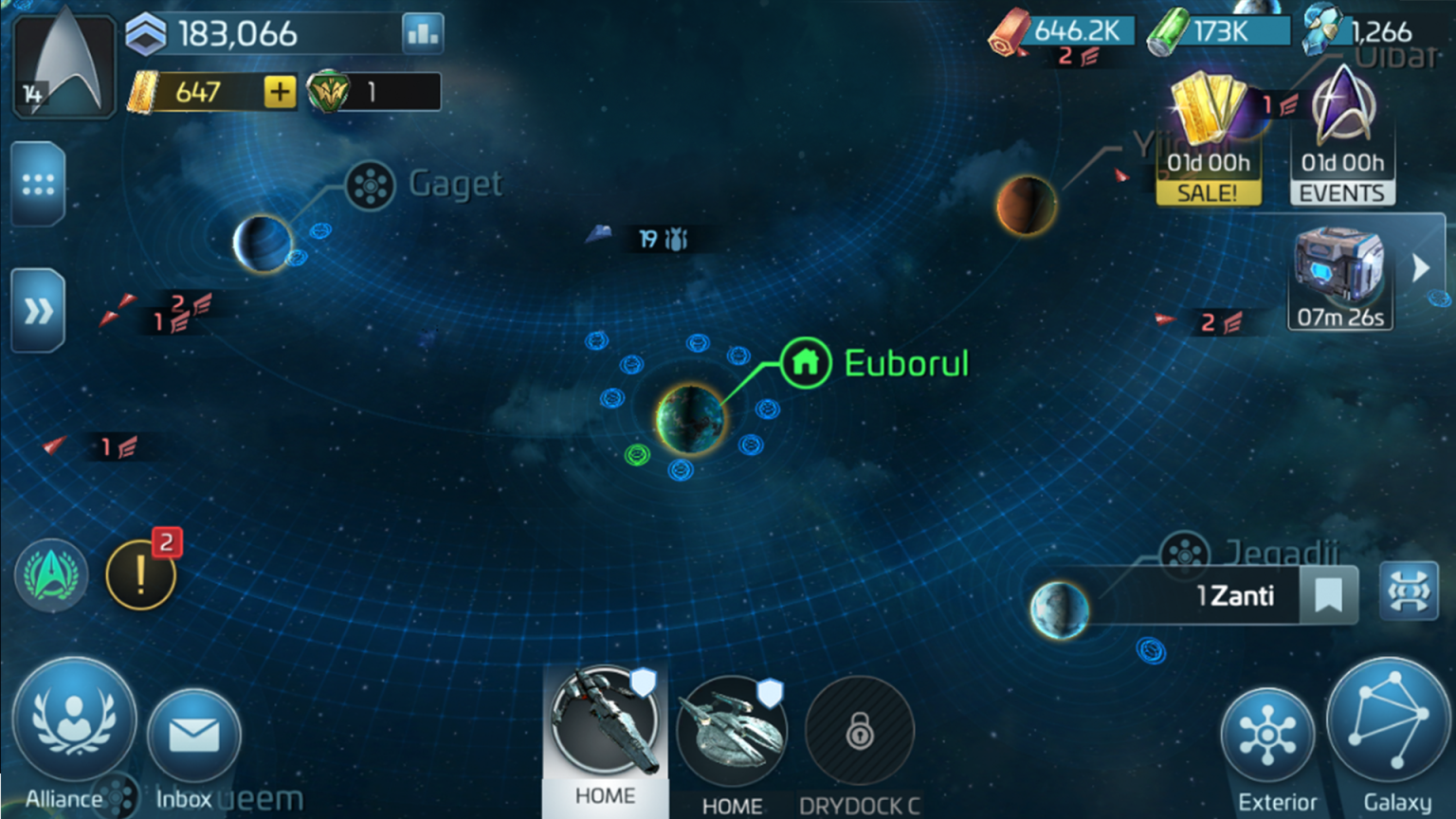Bookmark the Zanti system marker

(1329, 594)
